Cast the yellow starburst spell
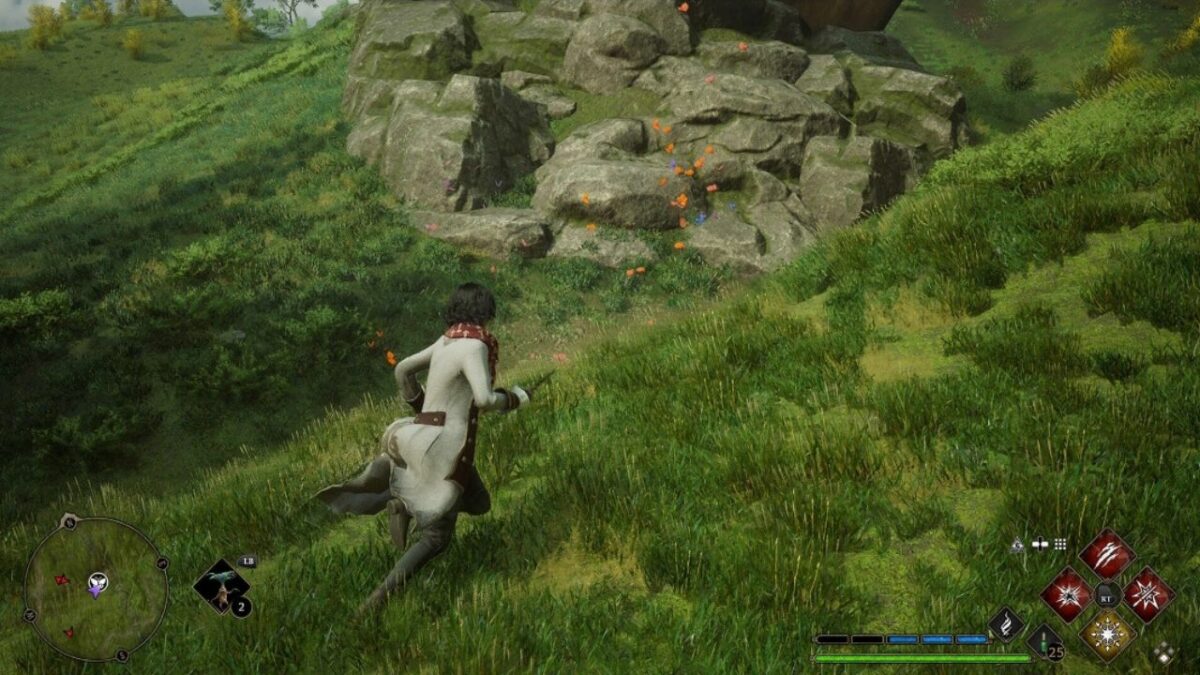1200x675 pixels. [1107, 634]
